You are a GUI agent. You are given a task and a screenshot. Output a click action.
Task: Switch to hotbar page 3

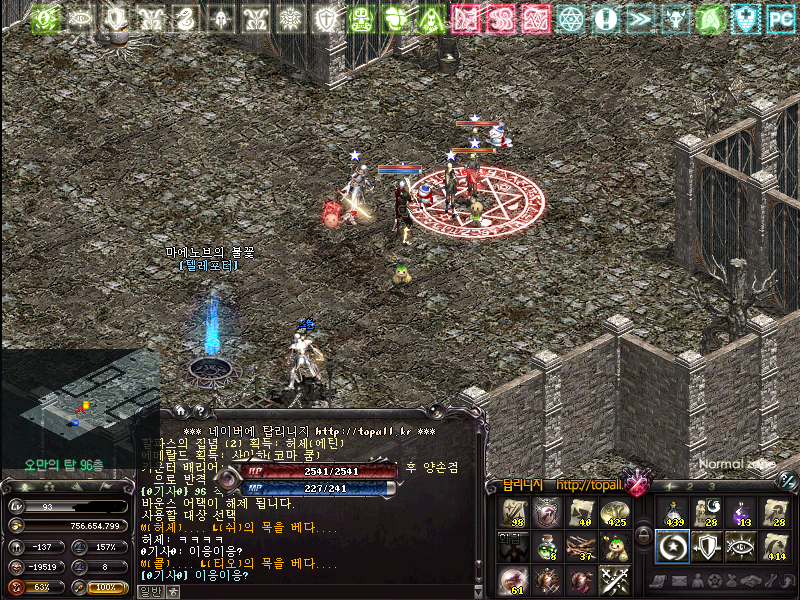pos(714,486)
